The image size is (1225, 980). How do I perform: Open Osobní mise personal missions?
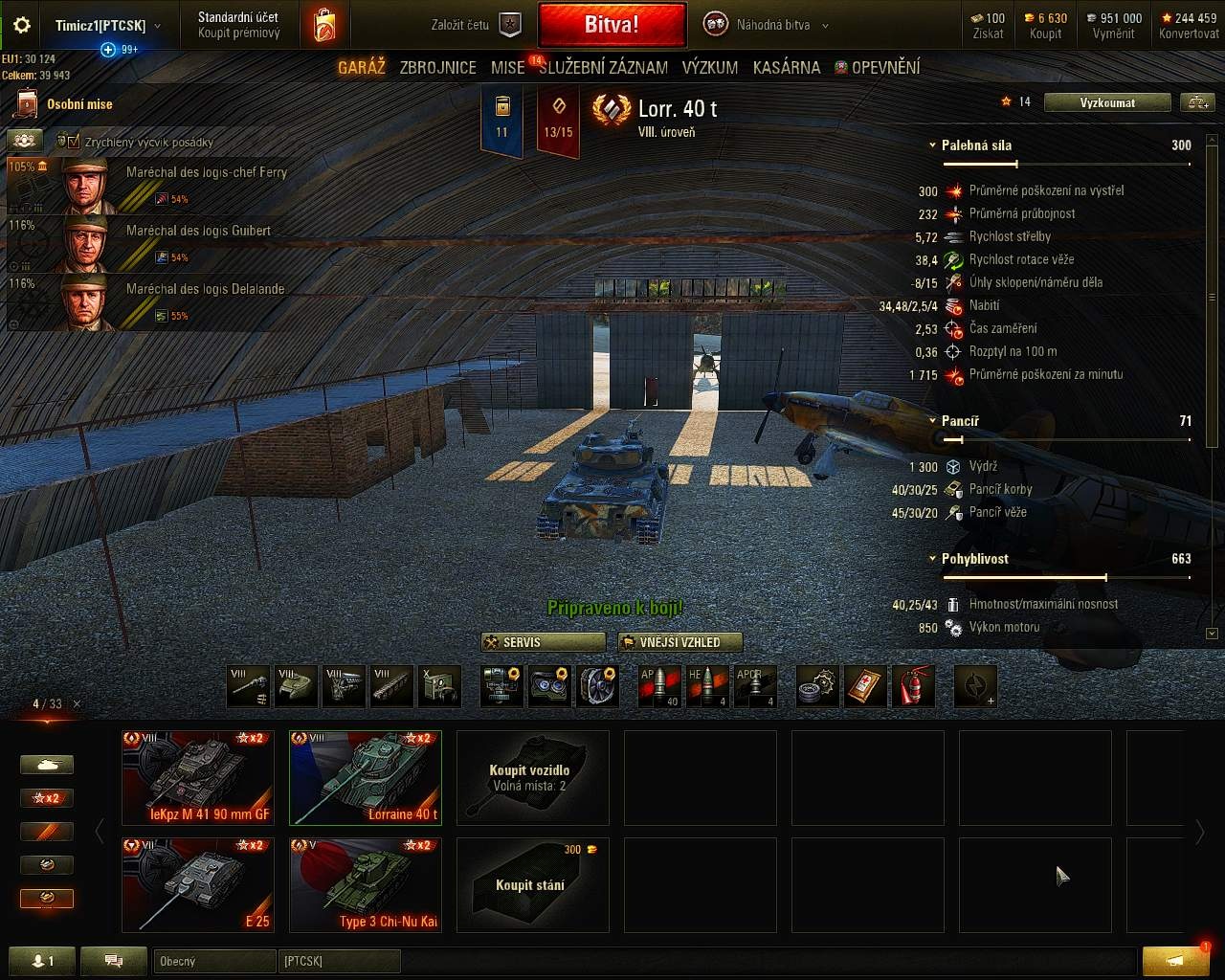coord(67,104)
